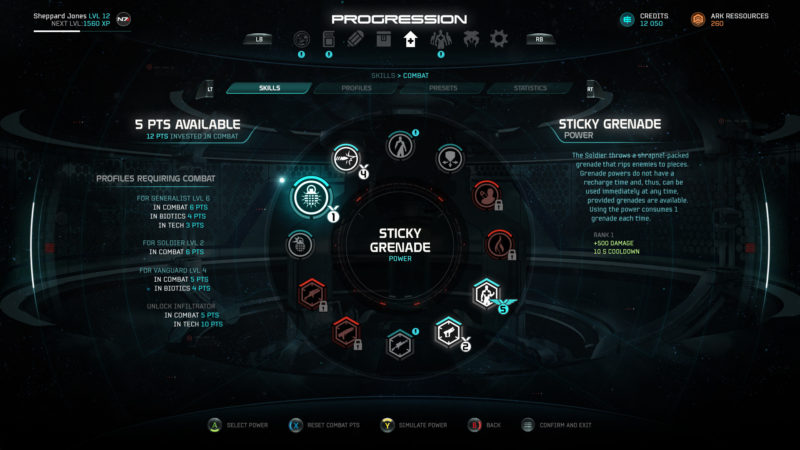
Task: Switch to the Presets tab
Action: (443, 88)
